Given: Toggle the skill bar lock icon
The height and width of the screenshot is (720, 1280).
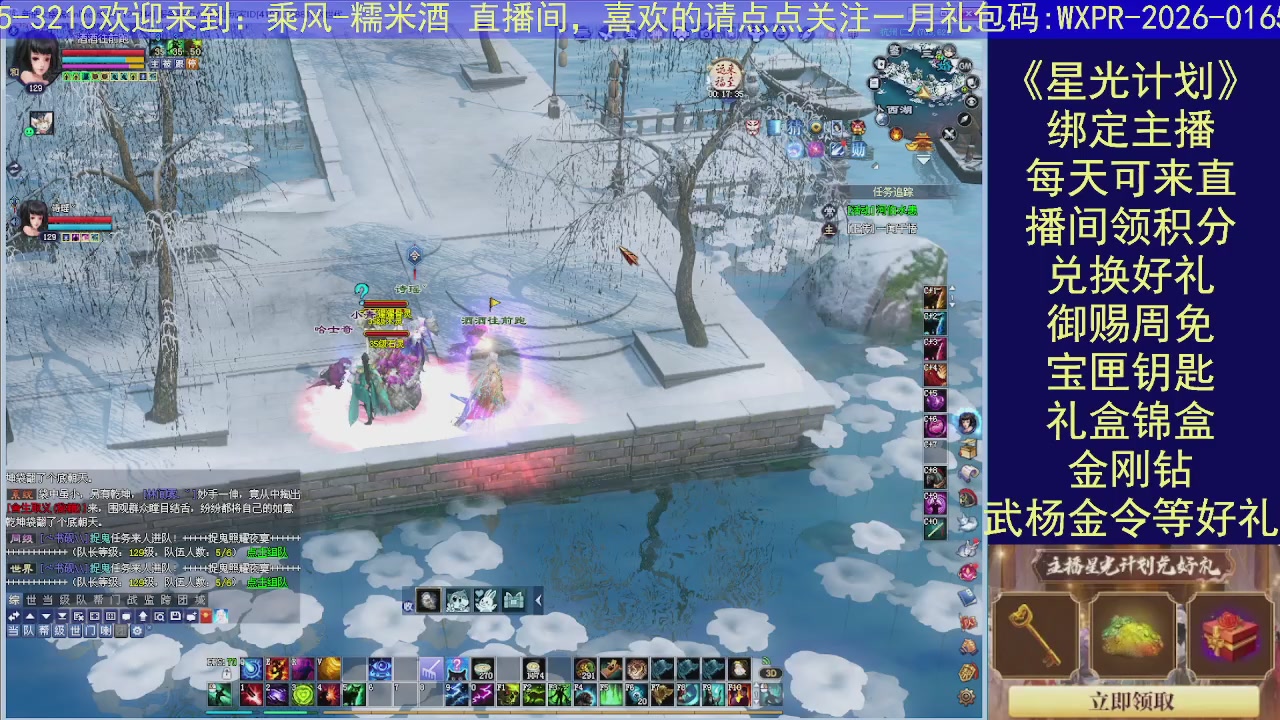Looking at the screenshot, I should point(226,674).
